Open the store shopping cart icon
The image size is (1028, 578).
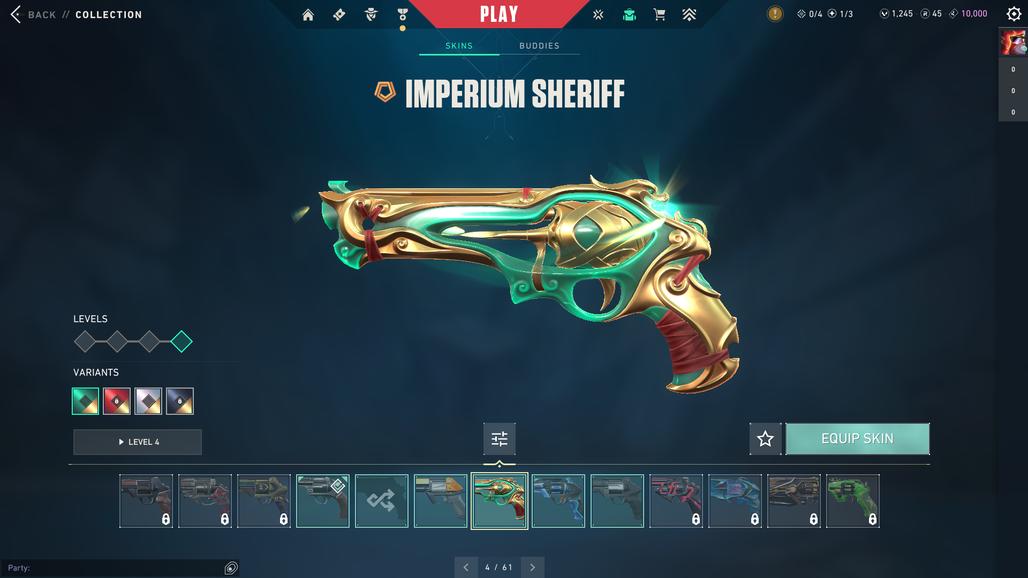(659, 15)
